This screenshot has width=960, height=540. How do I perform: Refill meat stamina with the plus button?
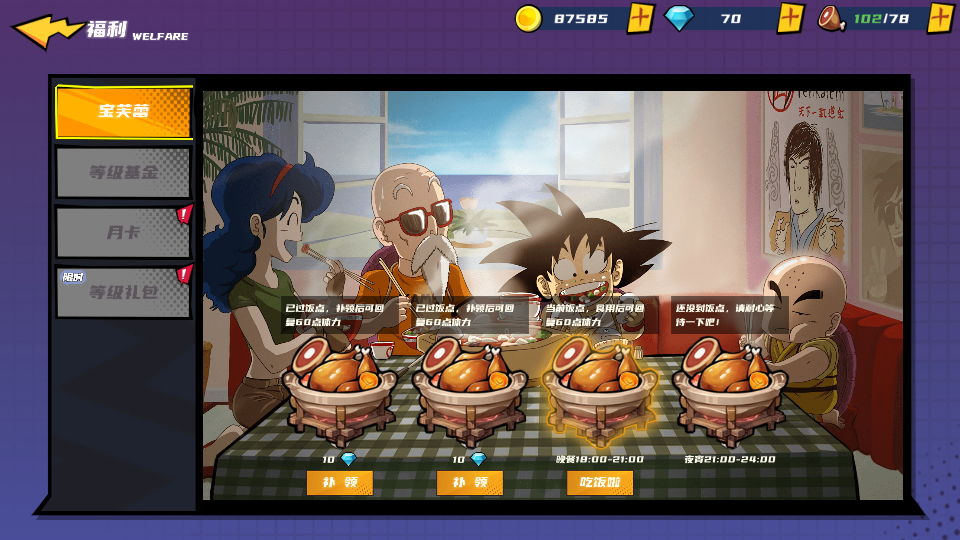(940, 18)
